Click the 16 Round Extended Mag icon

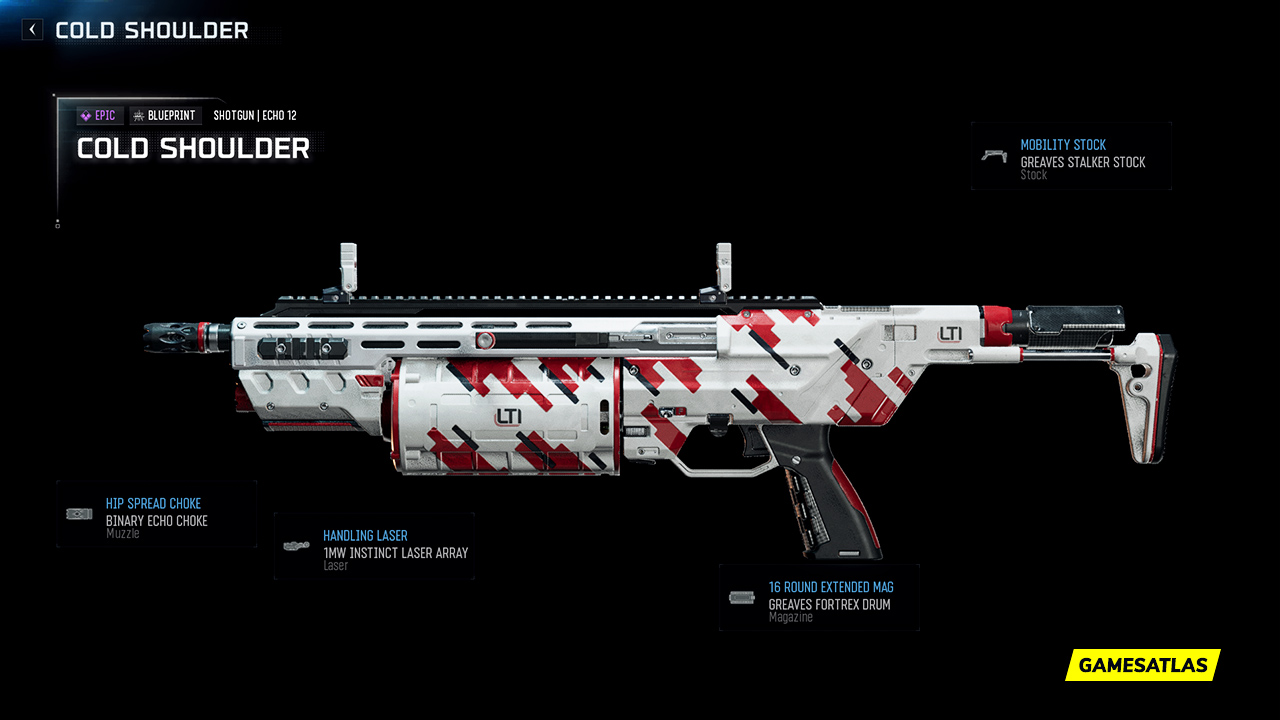pyautogui.click(x=741, y=597)
